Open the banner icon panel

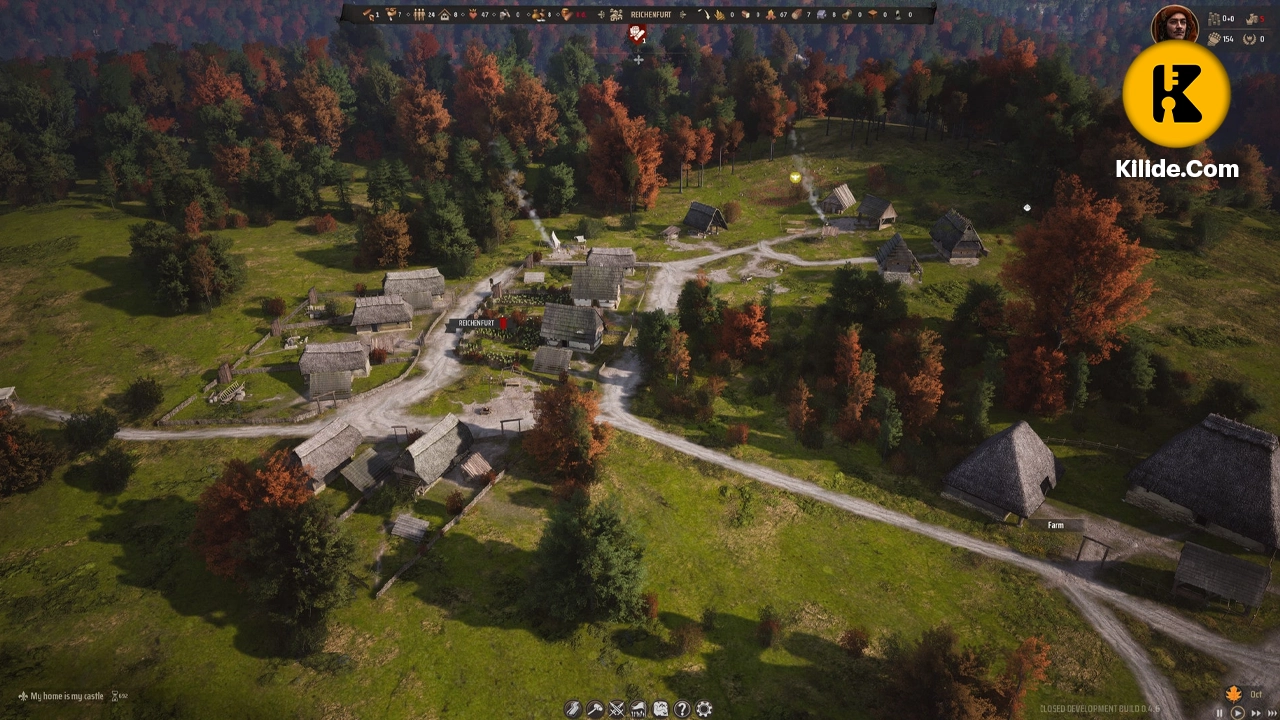point(638,709)
